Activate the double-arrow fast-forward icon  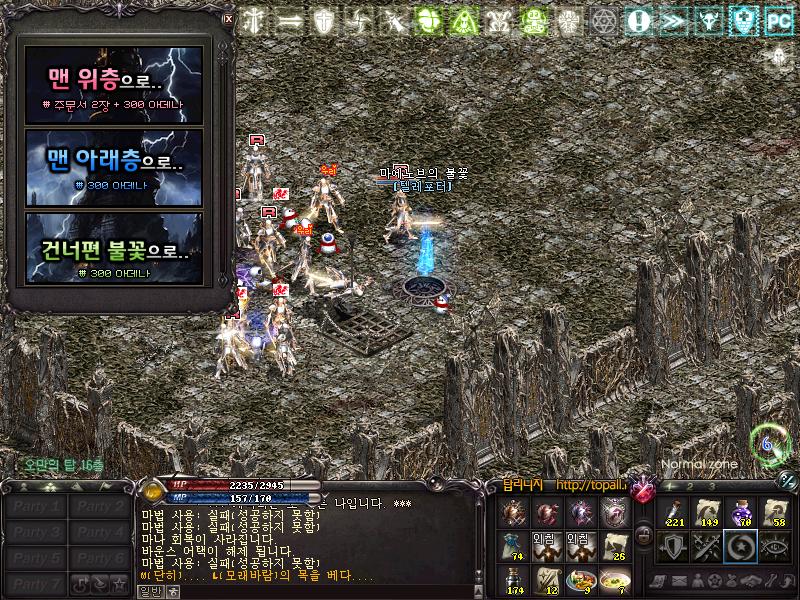(674, 21)
